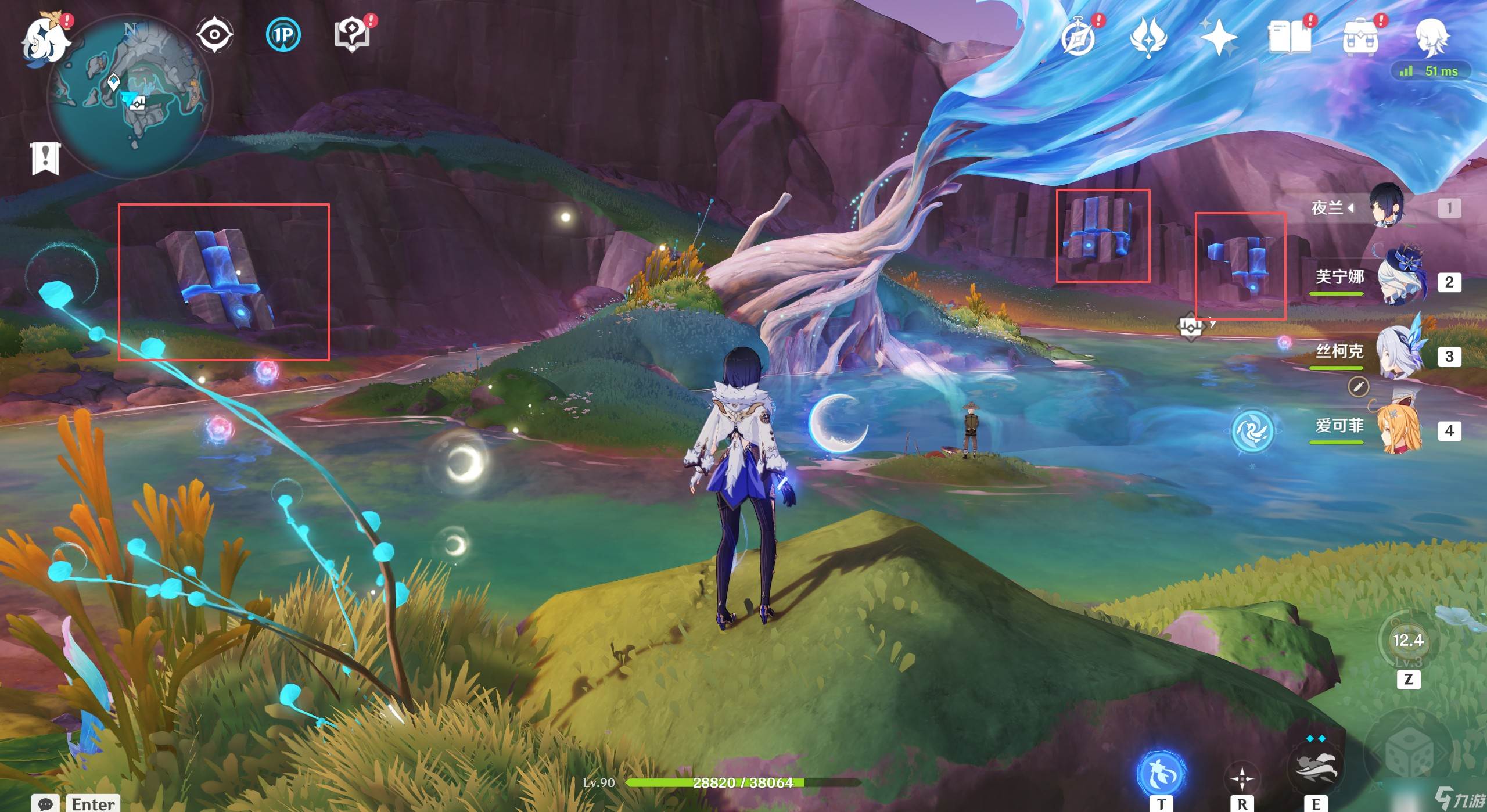Open the wish four-point star icon
This screenshot has width=1487, height=812.
click(x=1218, y=38)
